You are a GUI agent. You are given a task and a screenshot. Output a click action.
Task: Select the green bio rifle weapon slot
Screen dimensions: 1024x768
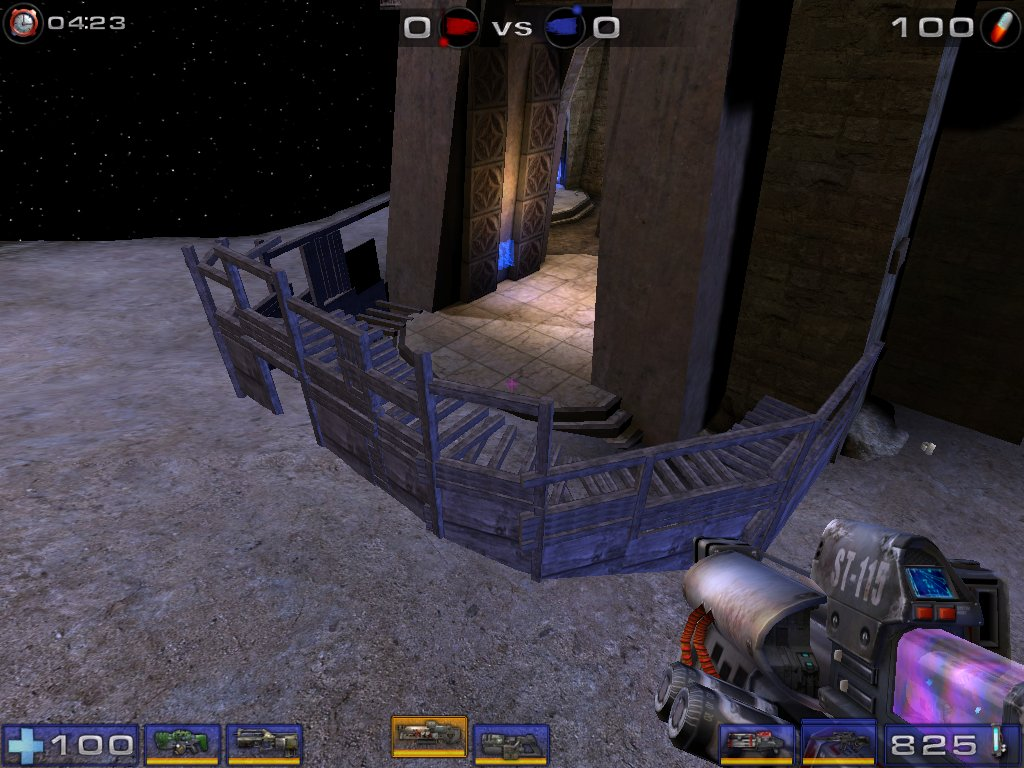point(182,743)
